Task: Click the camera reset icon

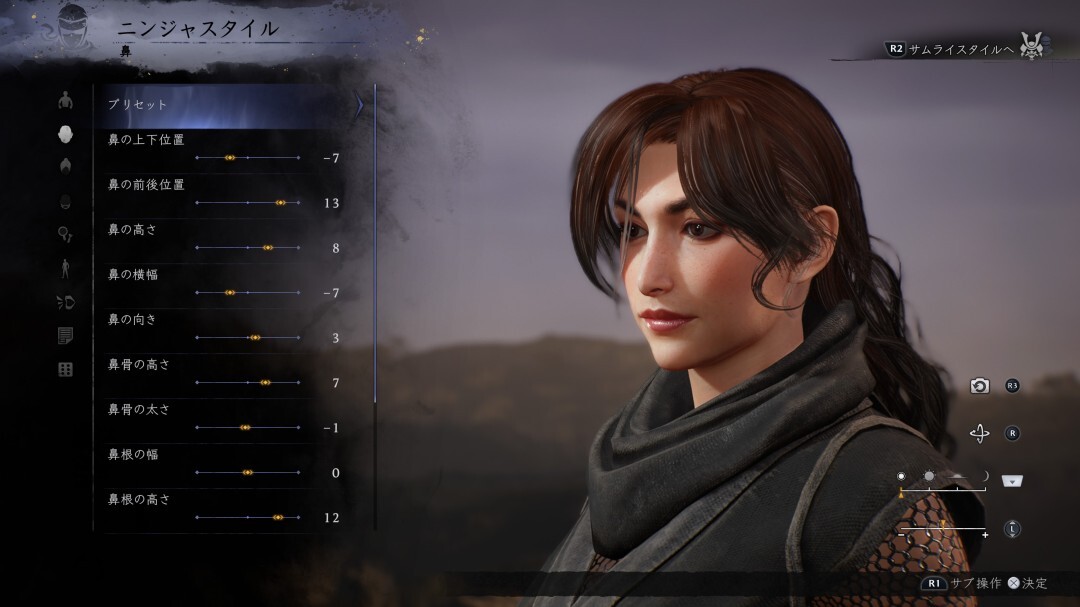Action: 980,386
